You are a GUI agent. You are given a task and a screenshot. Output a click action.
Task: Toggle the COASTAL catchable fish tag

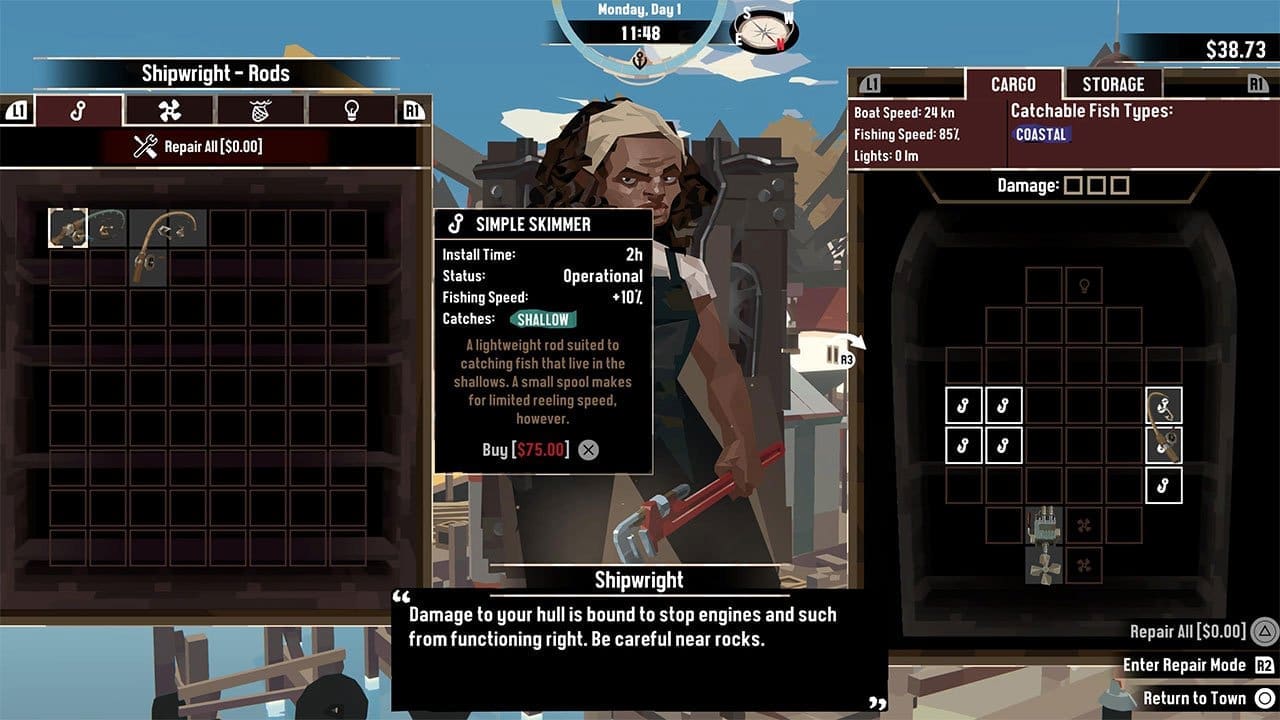(x=1041, y=135)
